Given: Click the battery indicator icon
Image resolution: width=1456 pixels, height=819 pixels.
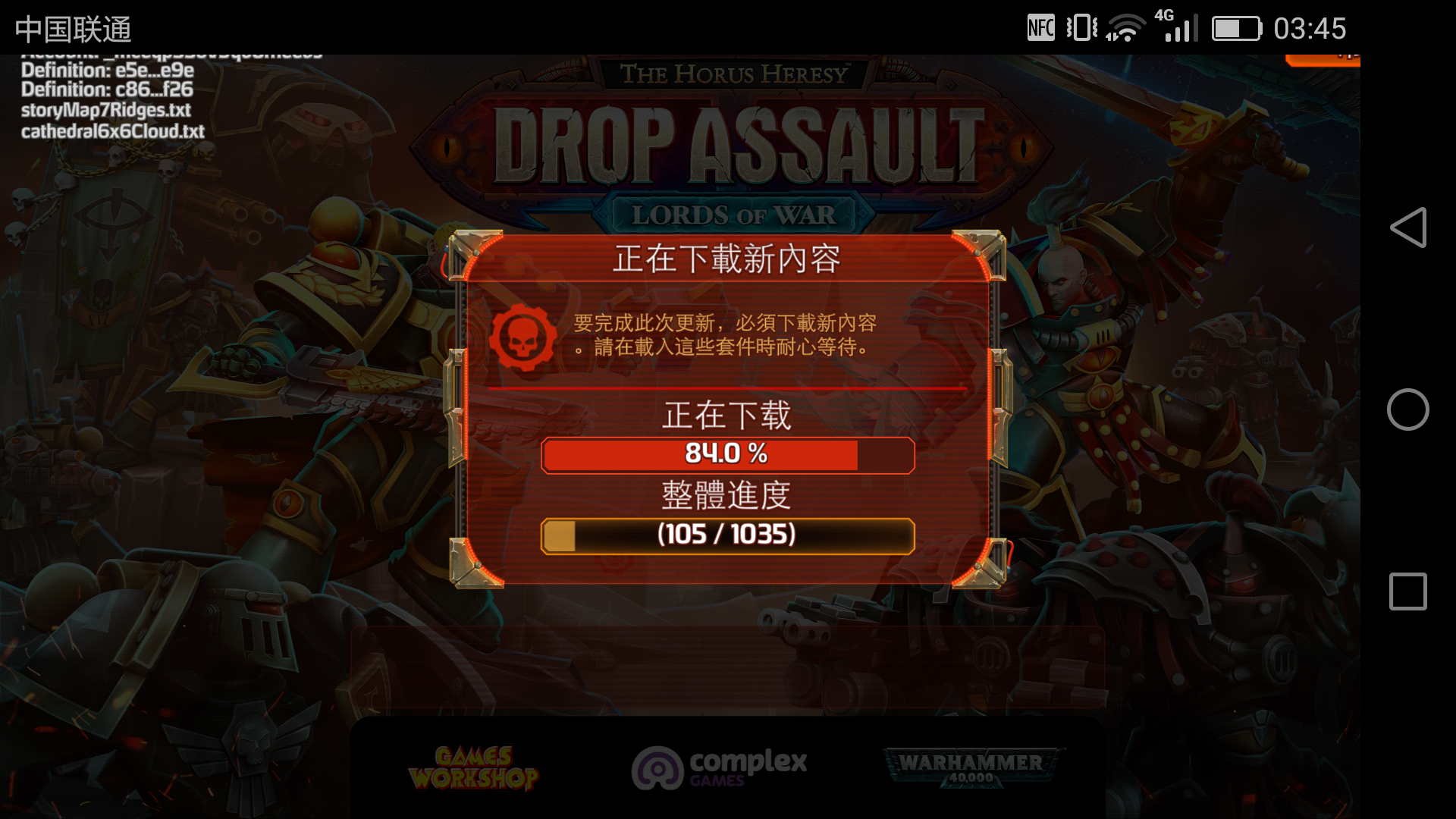Looking at the screenshot, I should click(x=1235, y=29).
